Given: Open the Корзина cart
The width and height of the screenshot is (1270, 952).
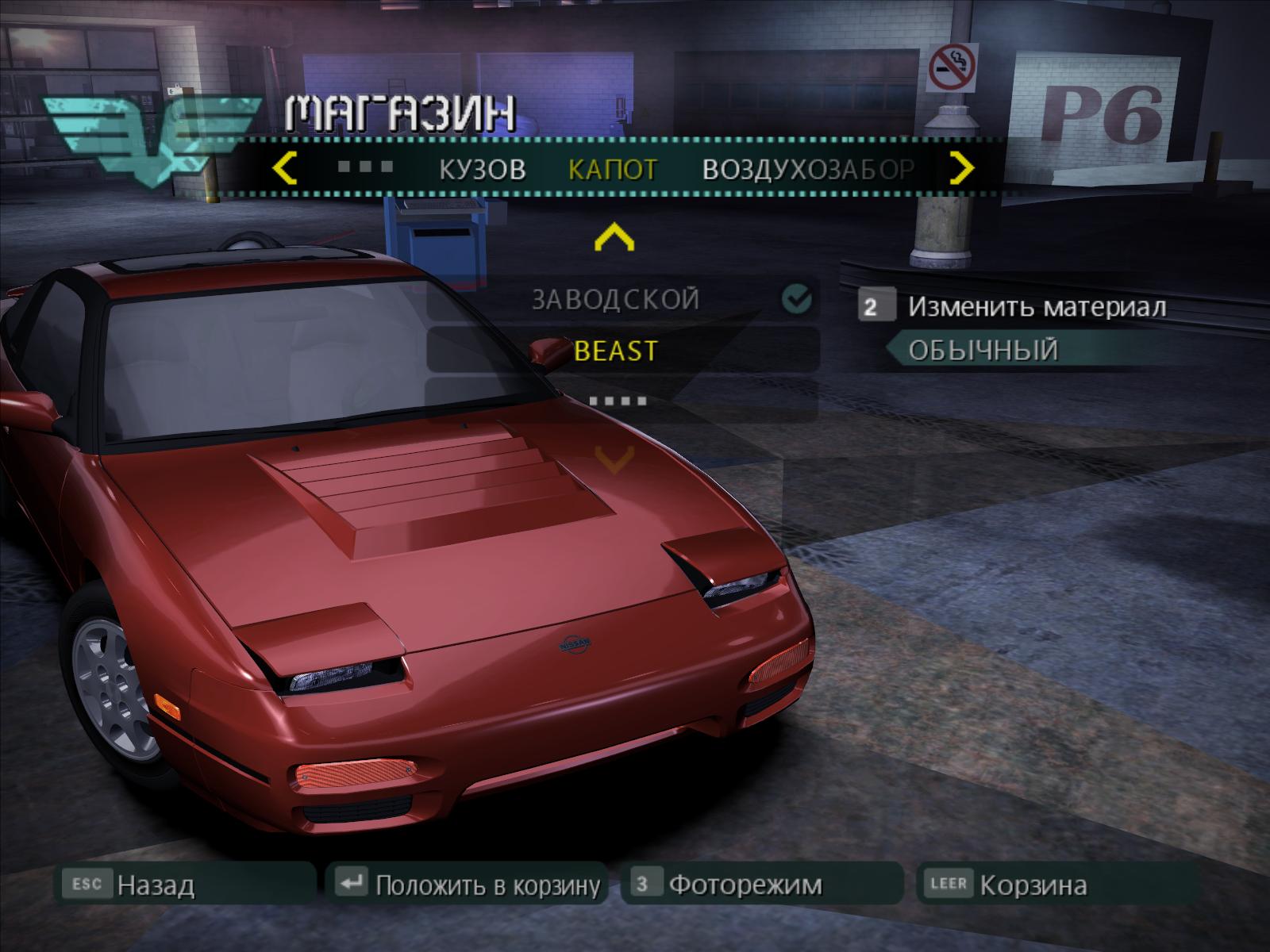Looking at the screenshot, I should pos(1033,885).
